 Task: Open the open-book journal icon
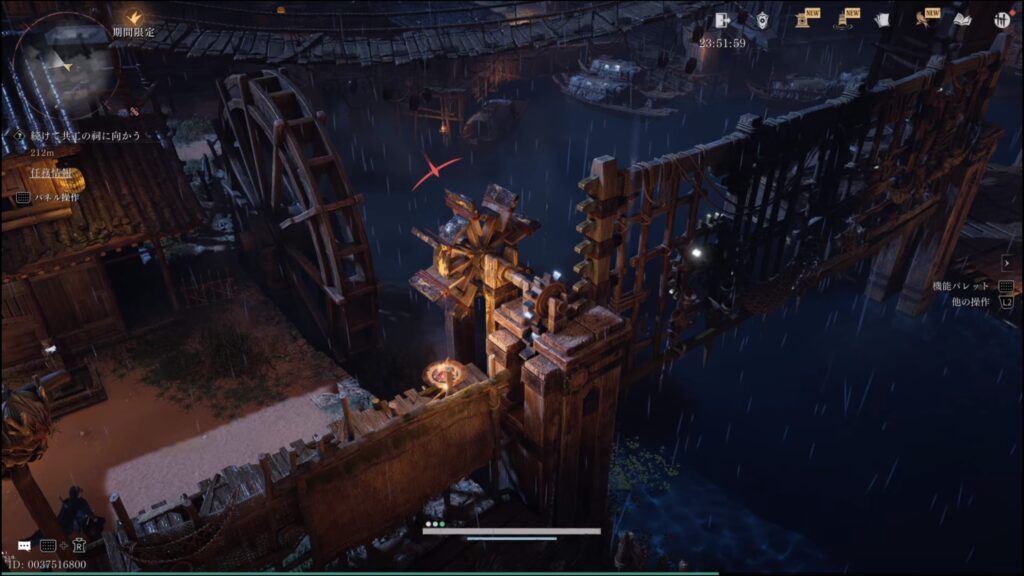962,20
